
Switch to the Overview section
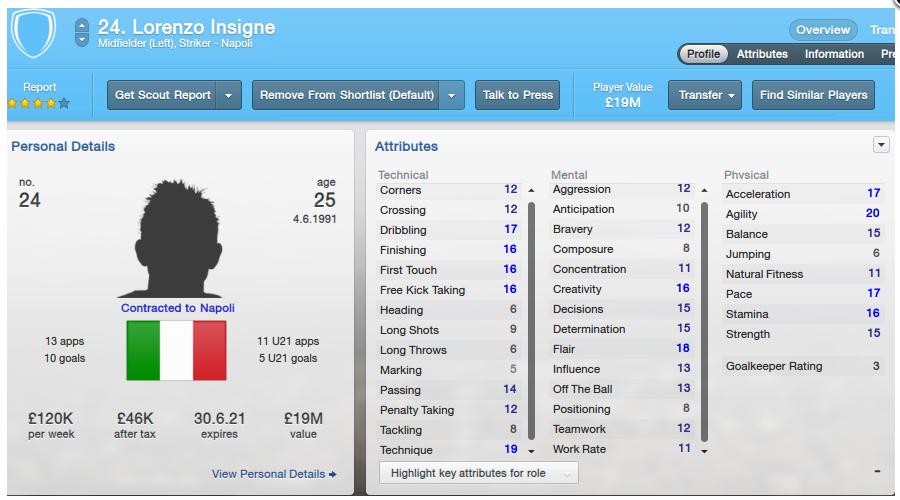click(823, 30)
